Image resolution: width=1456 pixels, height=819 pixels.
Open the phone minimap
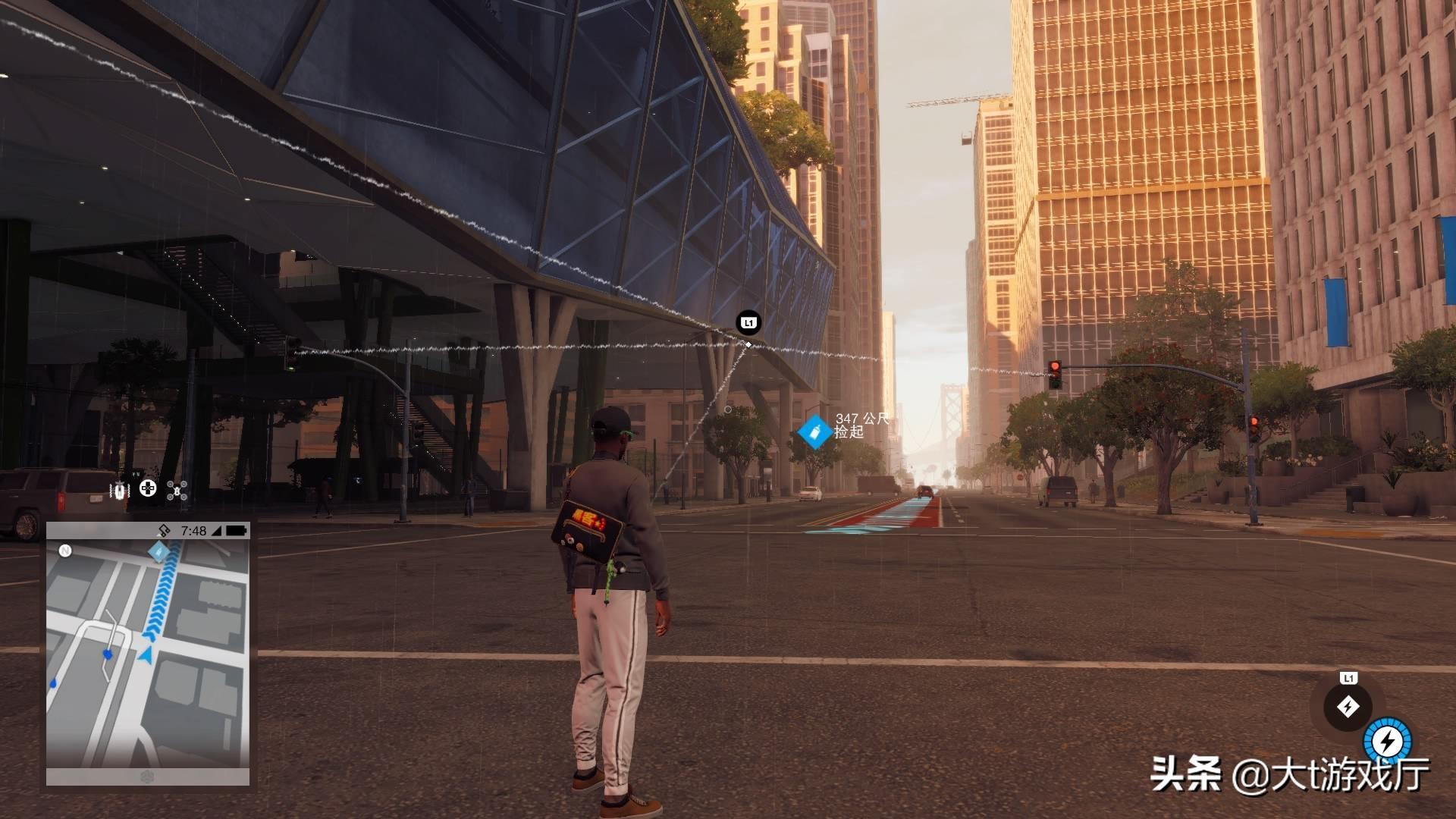(x=148, y=654)
